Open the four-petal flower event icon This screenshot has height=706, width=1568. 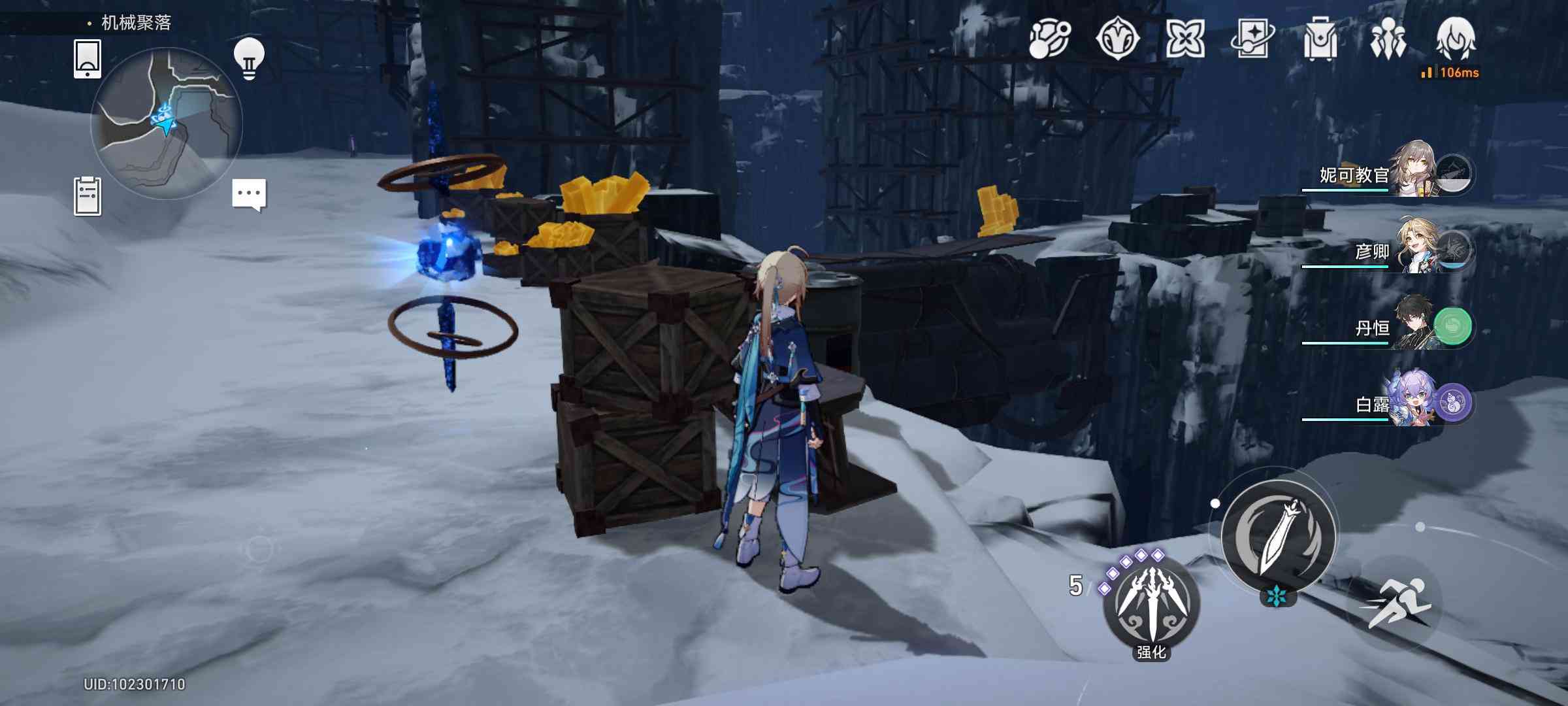[1185, 39]
